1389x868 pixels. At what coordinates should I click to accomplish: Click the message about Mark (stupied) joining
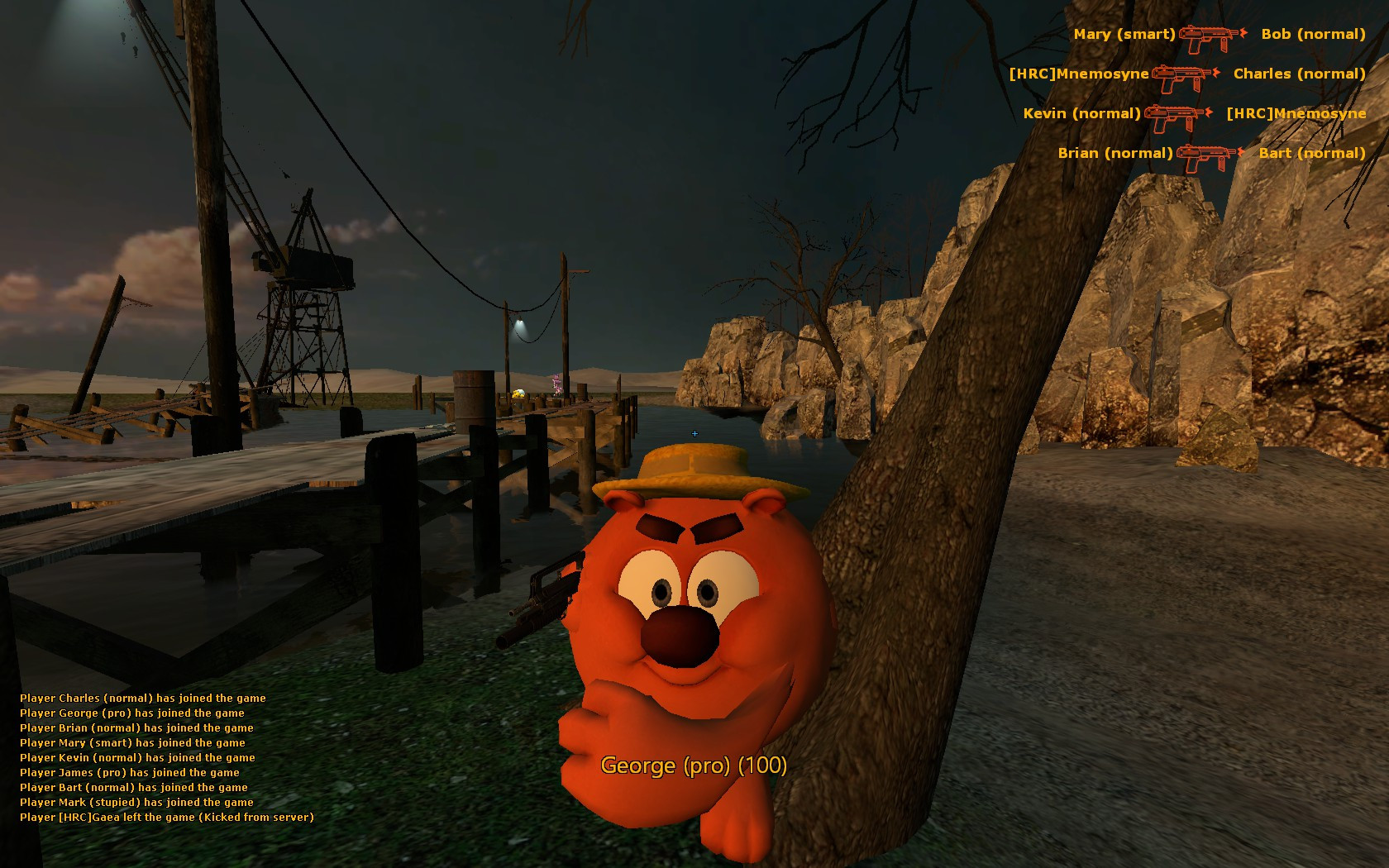(136, 802)
